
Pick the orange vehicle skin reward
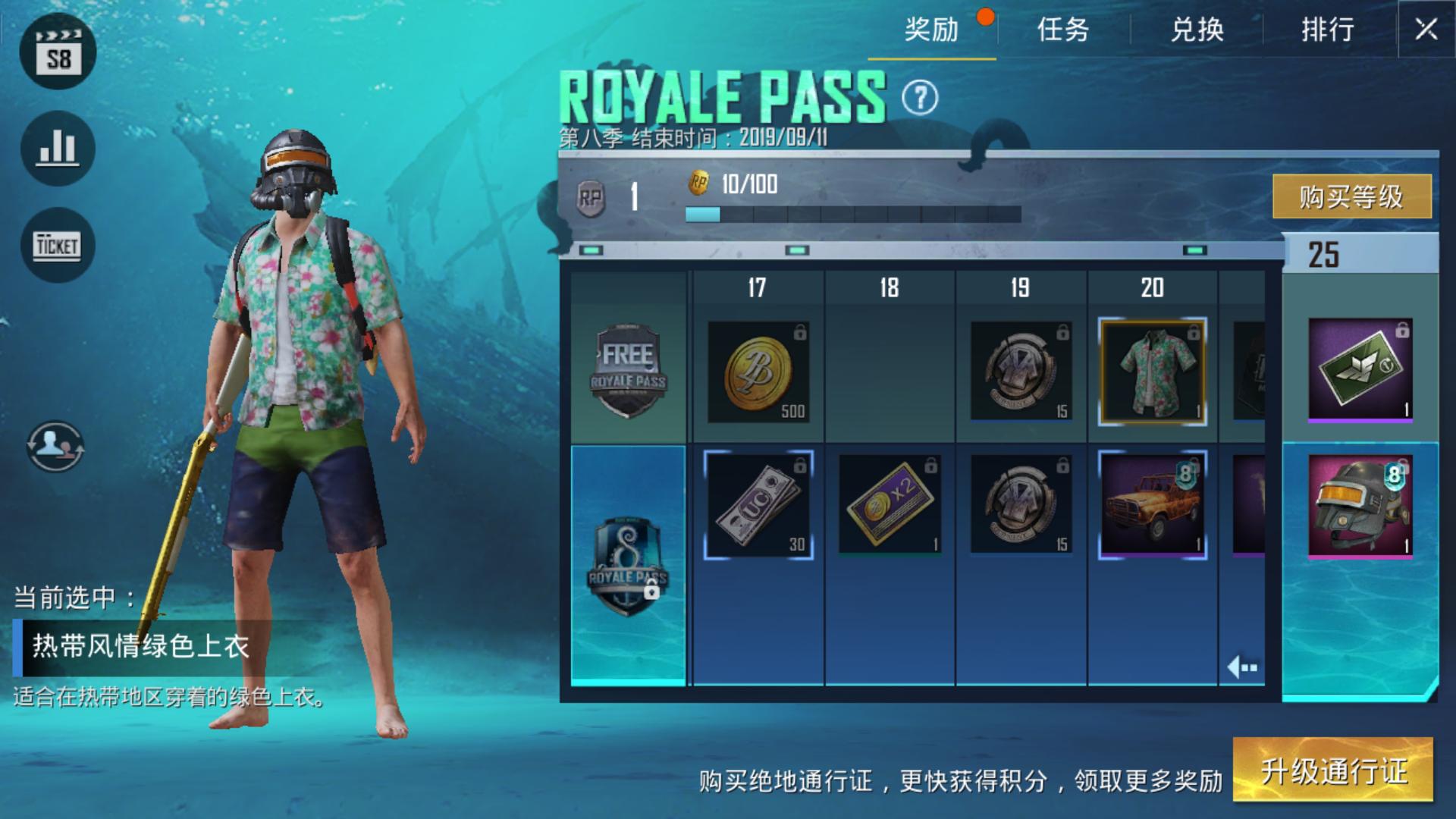(x=1152, y=505)
